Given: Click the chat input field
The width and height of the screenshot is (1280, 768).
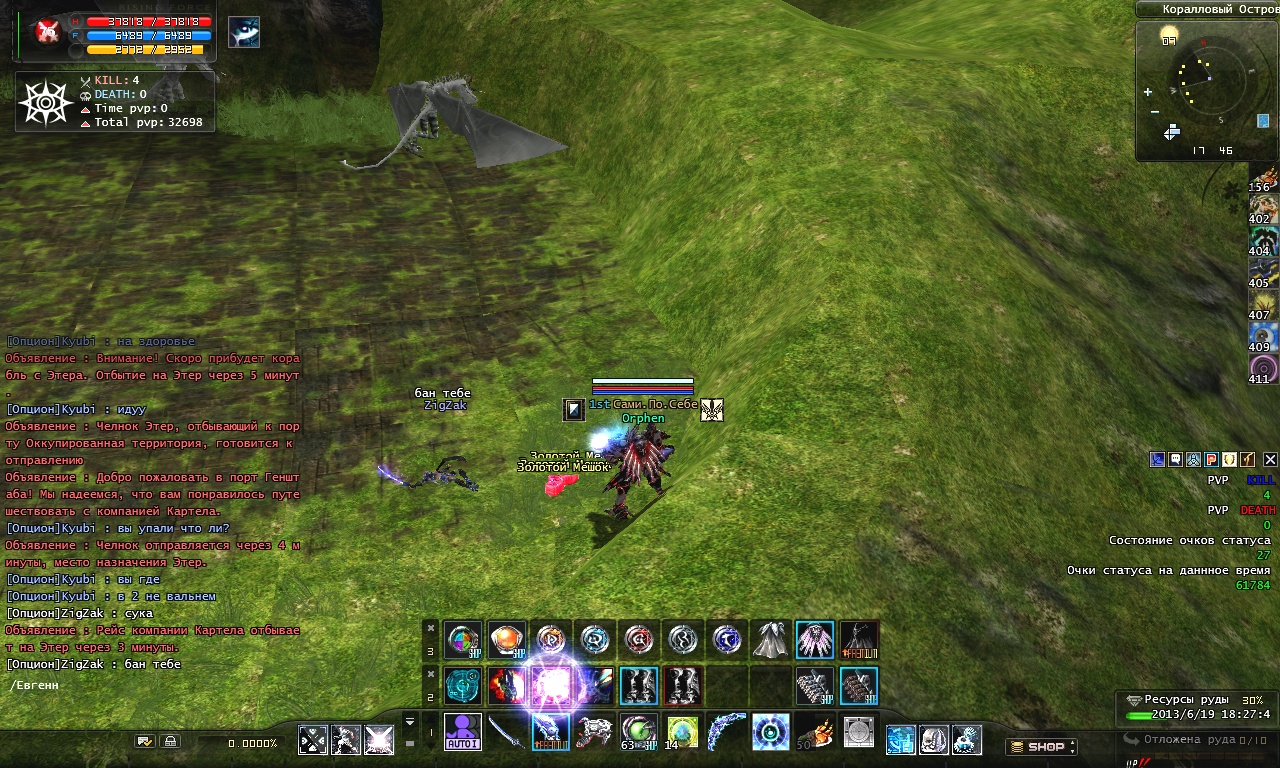Looking at the screenshot, I should pyautogui.click(x=150, y=686).
